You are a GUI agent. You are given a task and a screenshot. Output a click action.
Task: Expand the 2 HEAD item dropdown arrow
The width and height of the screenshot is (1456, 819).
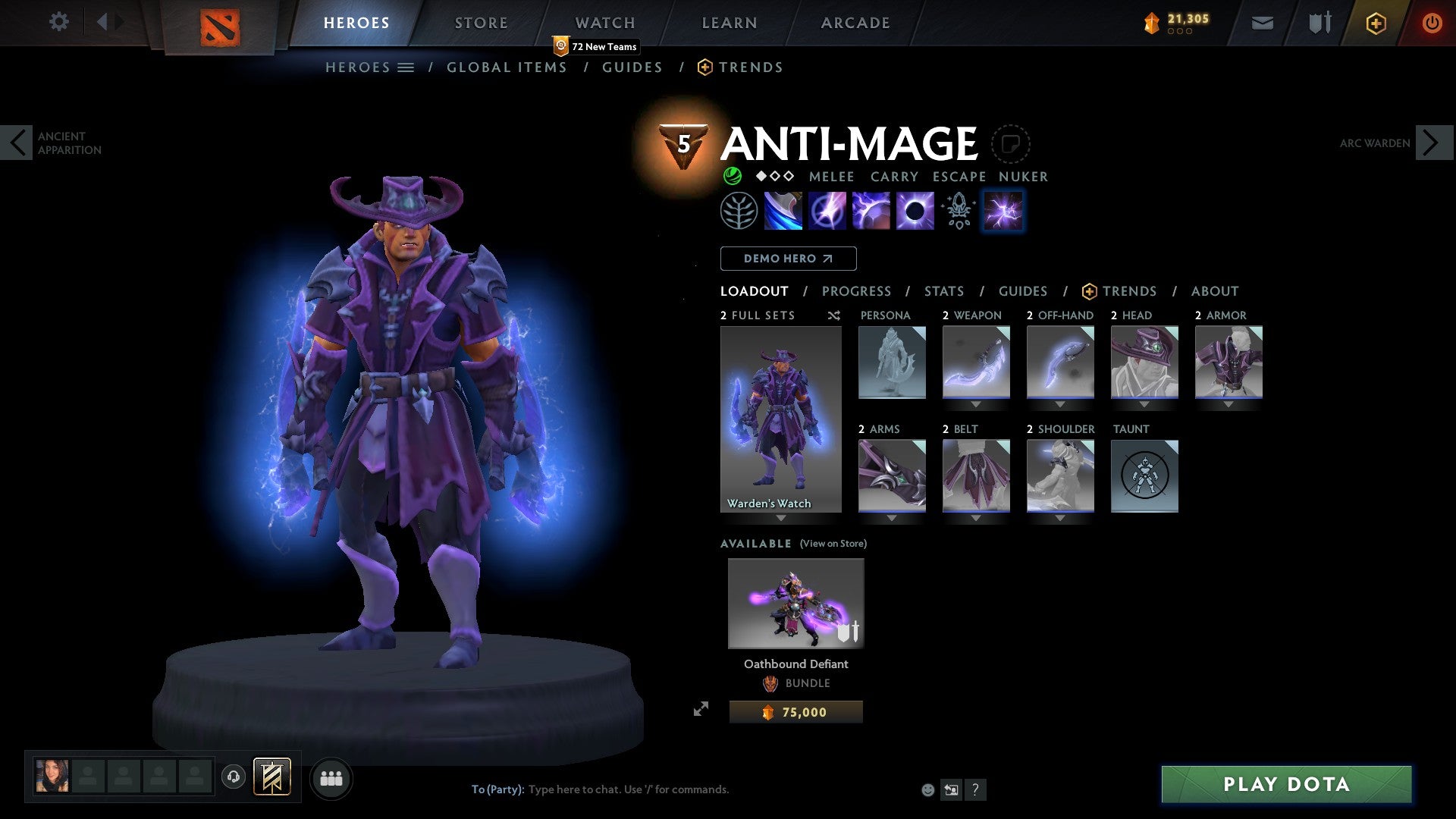tap(1144, 404)
